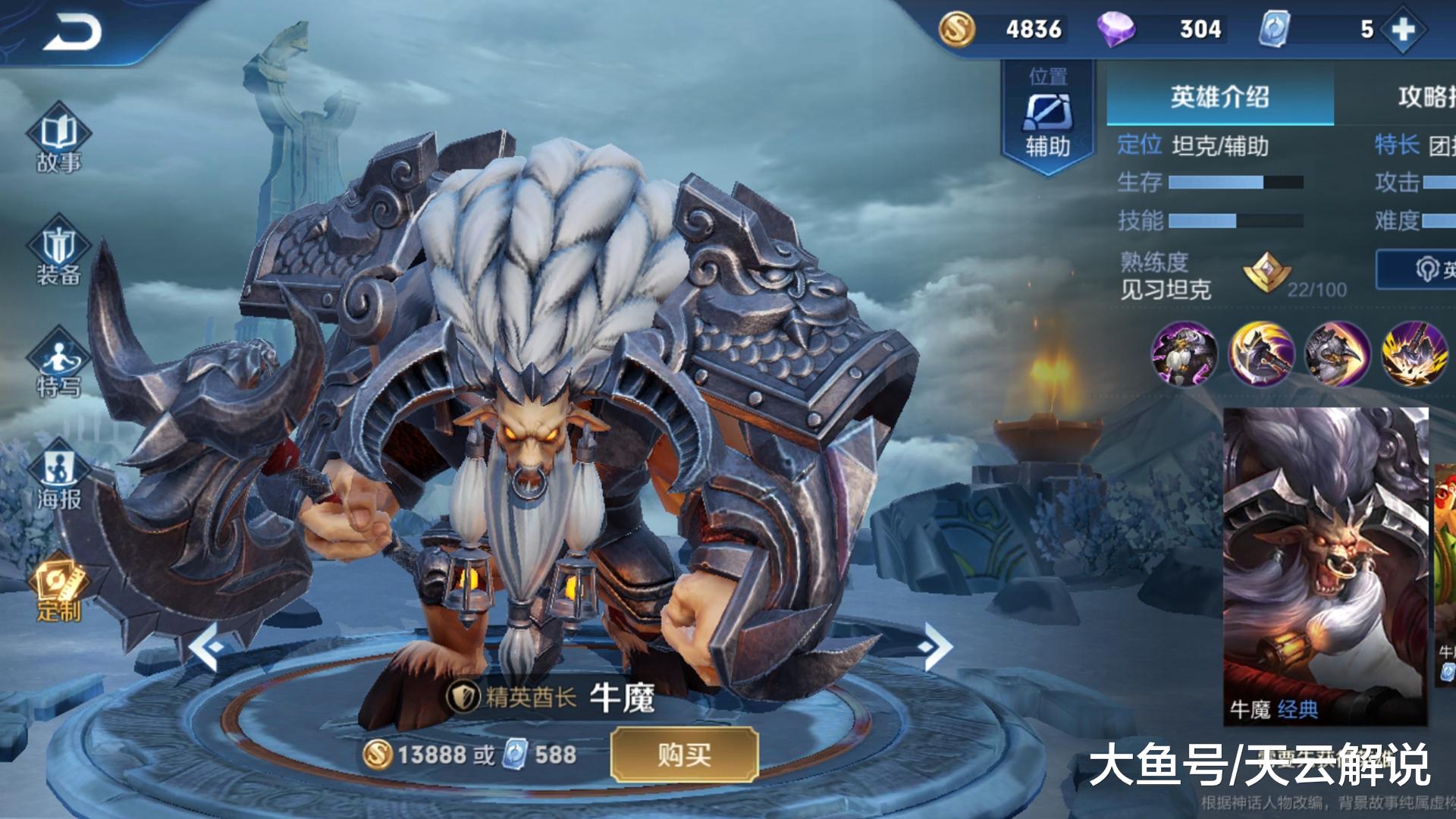Open the 定制 customization option
The width and height of the screenshot is (1456, 819).
(58, 588)
